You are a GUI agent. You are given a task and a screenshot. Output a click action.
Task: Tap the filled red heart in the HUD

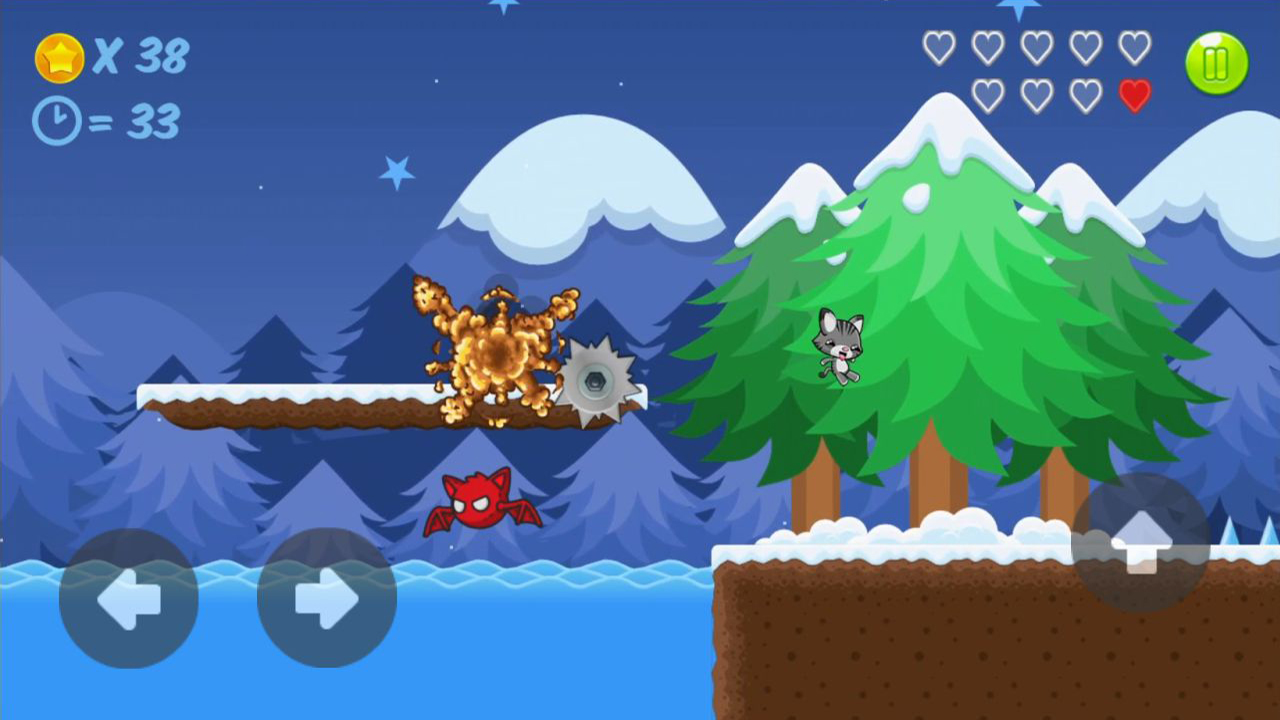1134,95
